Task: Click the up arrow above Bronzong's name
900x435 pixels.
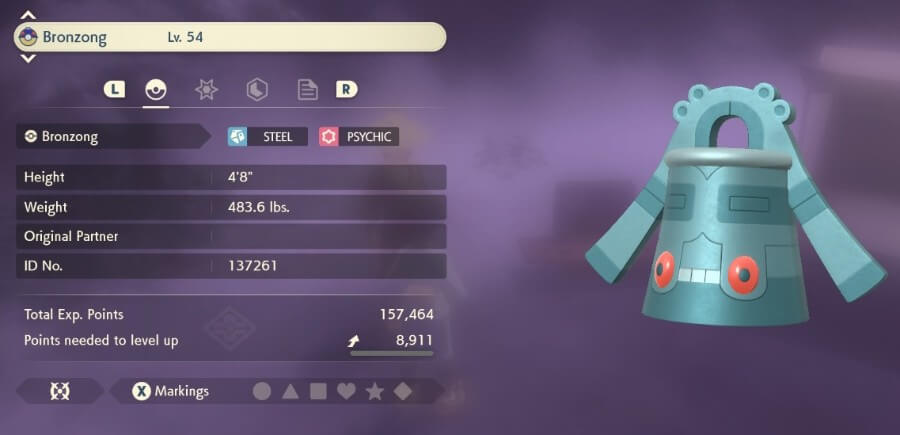Action: click(x=28, y=16)
